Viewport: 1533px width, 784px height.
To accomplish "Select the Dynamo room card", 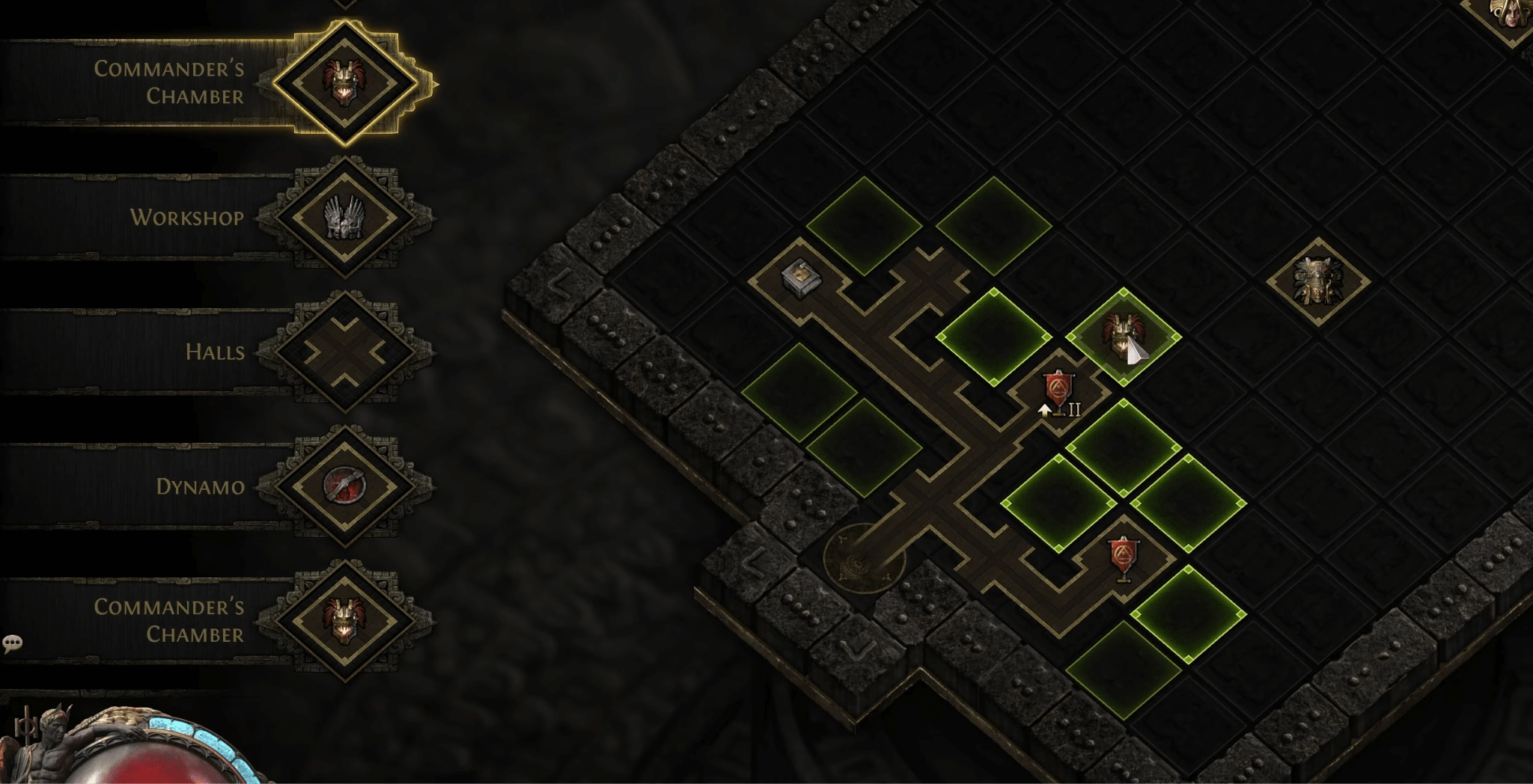I will pos(344,486).
